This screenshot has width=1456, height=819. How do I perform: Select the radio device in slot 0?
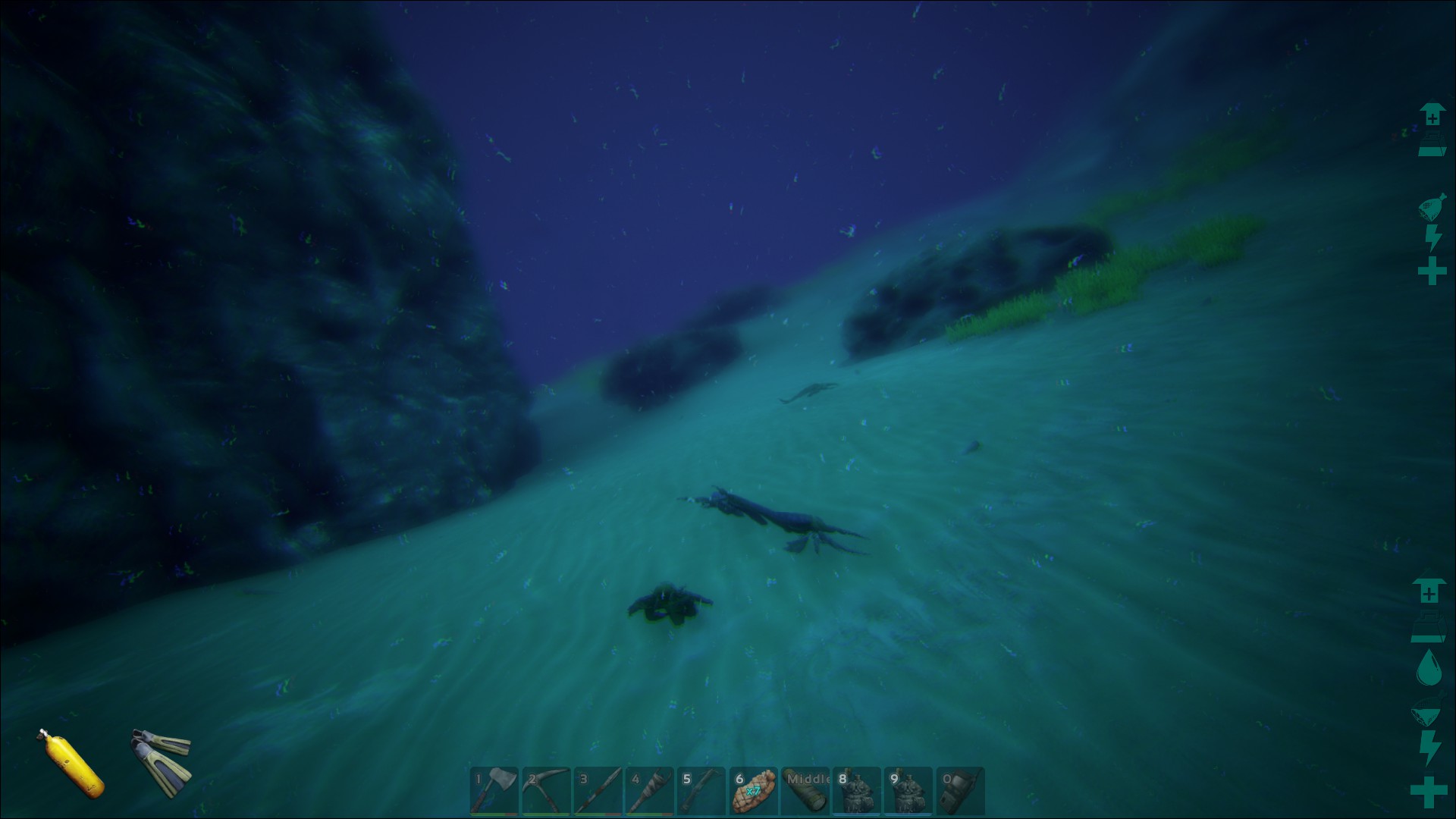[961, 791]
